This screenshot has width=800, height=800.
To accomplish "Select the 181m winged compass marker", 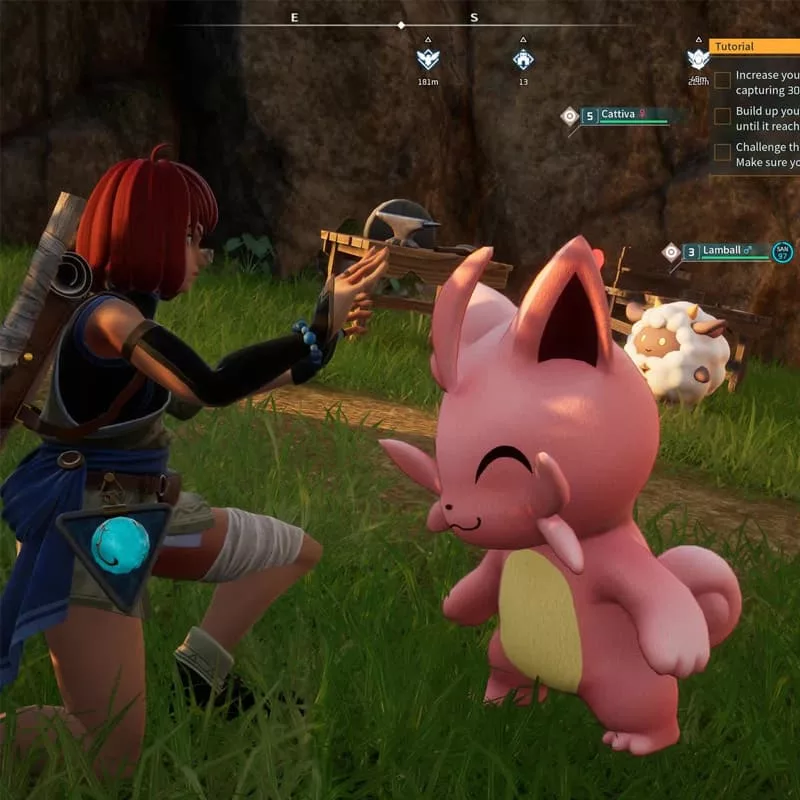I will (x=428, y=59).
